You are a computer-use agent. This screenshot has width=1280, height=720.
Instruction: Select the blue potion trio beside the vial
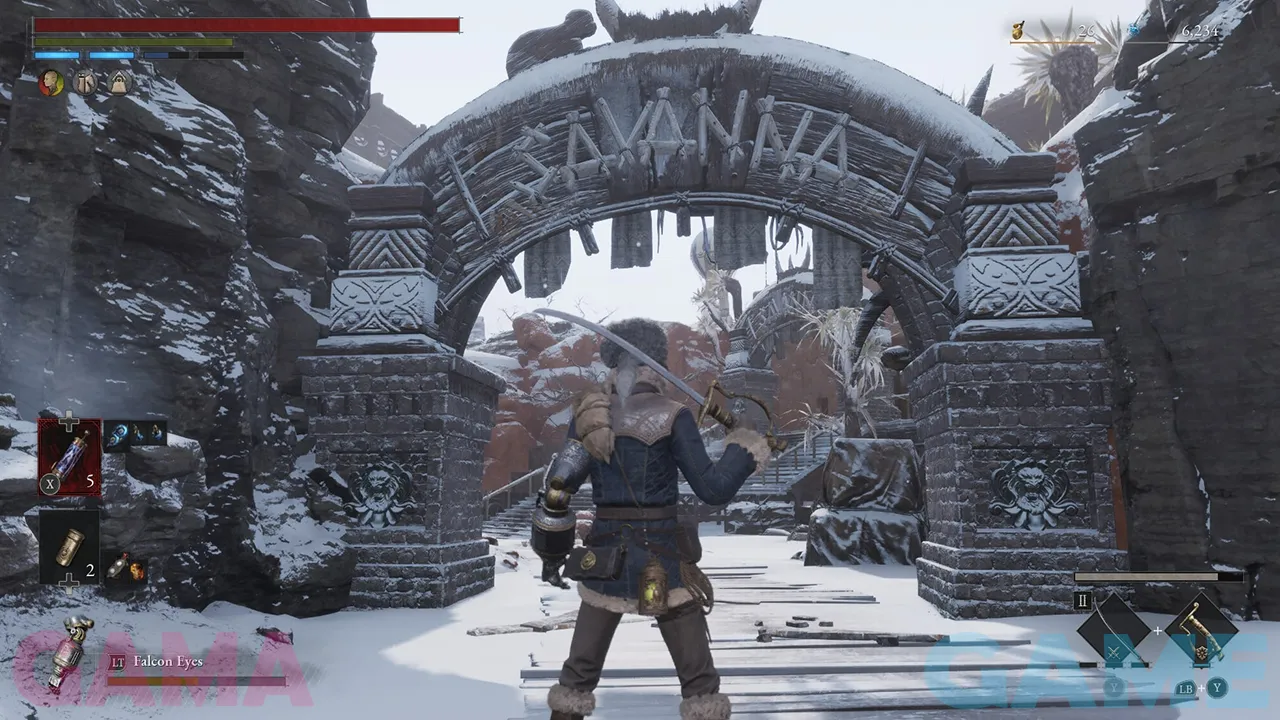tap(135, 434)
